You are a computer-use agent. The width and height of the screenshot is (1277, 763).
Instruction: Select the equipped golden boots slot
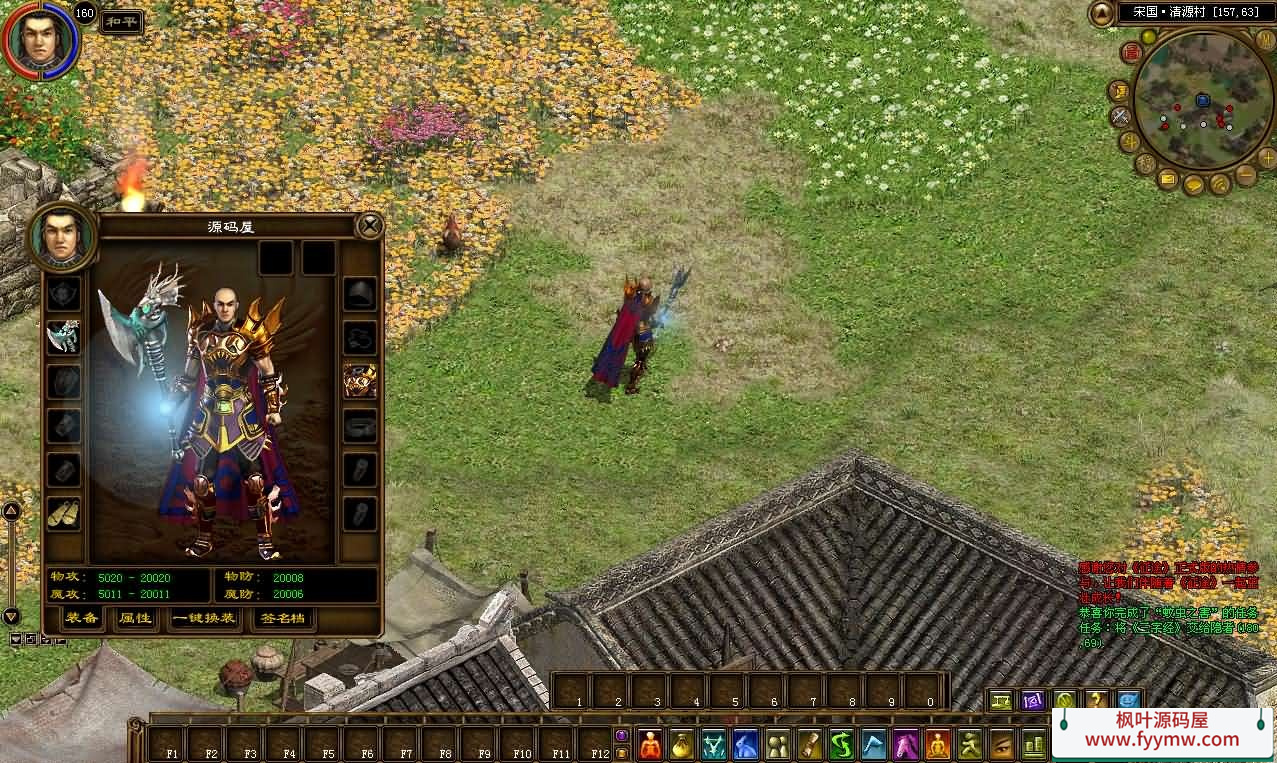coord(64,512)
